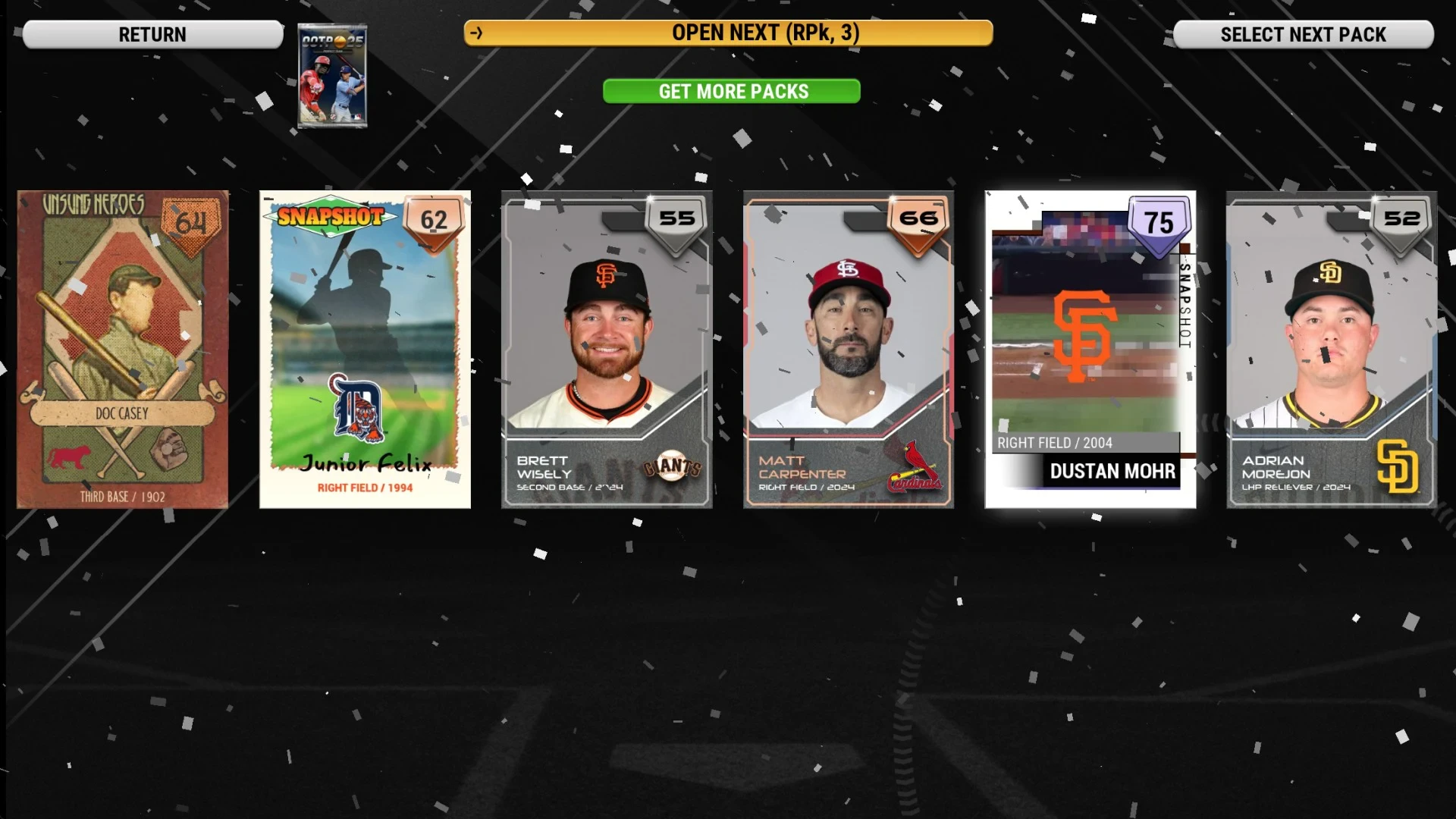Open the next pack (RPk, 3)
The width and height of the screenshot is (1456, 819).
pyautogui.click(x=728, y=33)
